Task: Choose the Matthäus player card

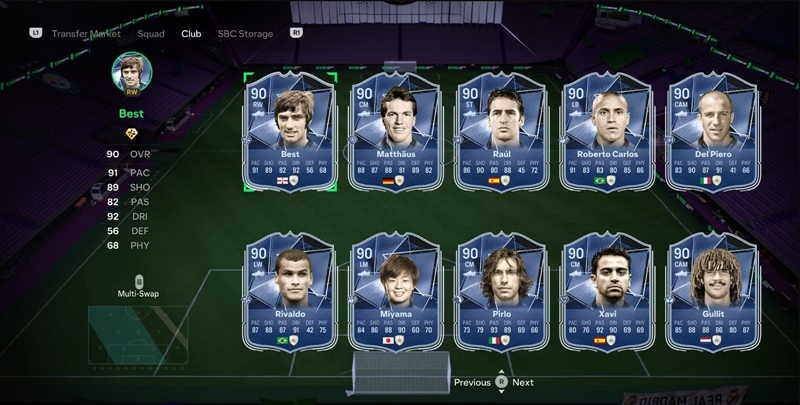Action: click(396, 132)
